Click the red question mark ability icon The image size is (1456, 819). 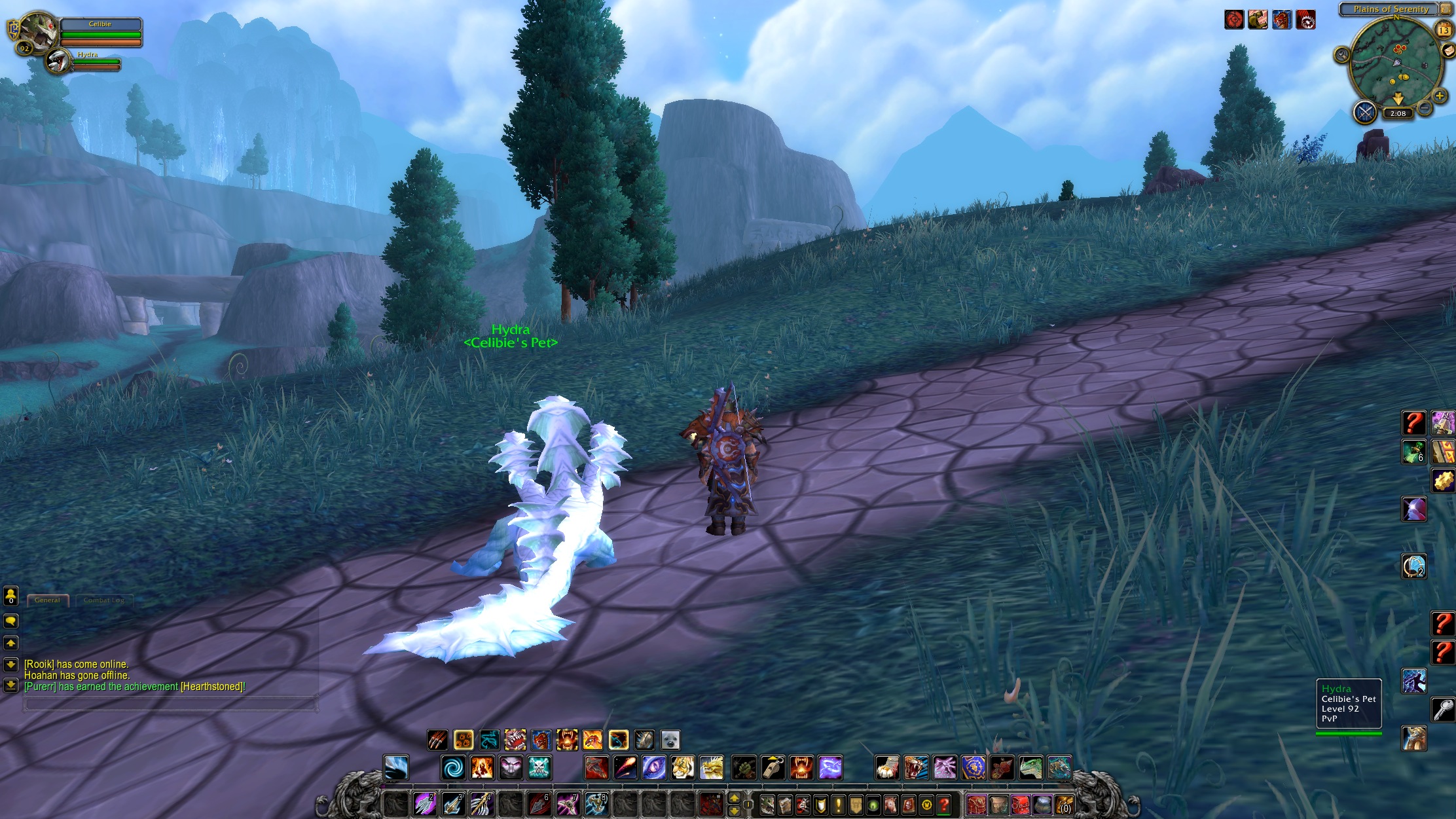pyautogui.click(x=1414, y=424)
